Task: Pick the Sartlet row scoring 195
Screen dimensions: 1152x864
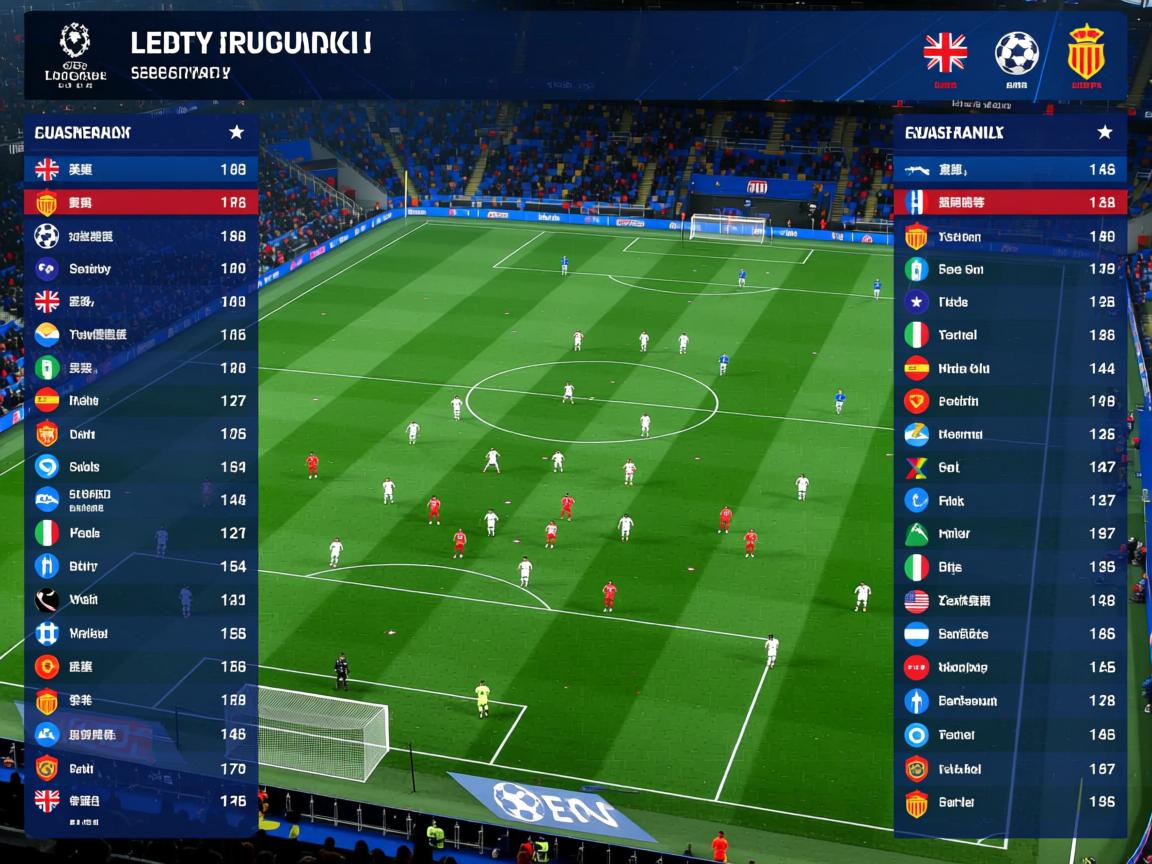Action: pyautogui.click(x=1010, y=802)
